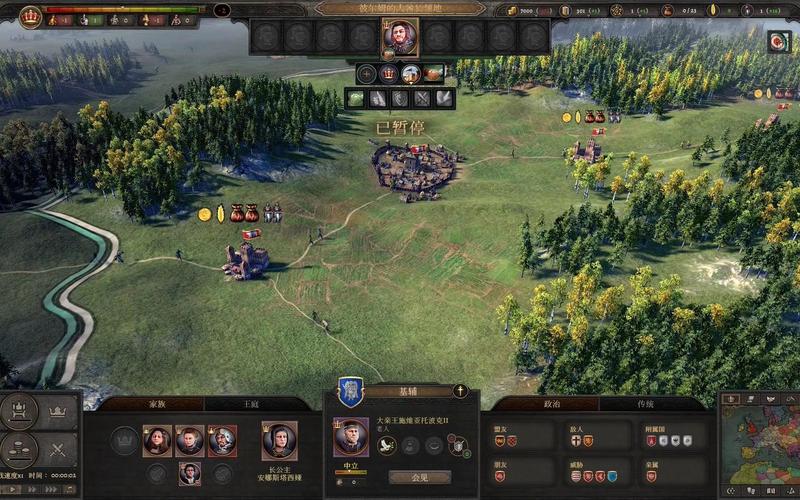Open the 政治 (Politics) tab
This screenshot has width=800, height=500.
click(552, 405)
